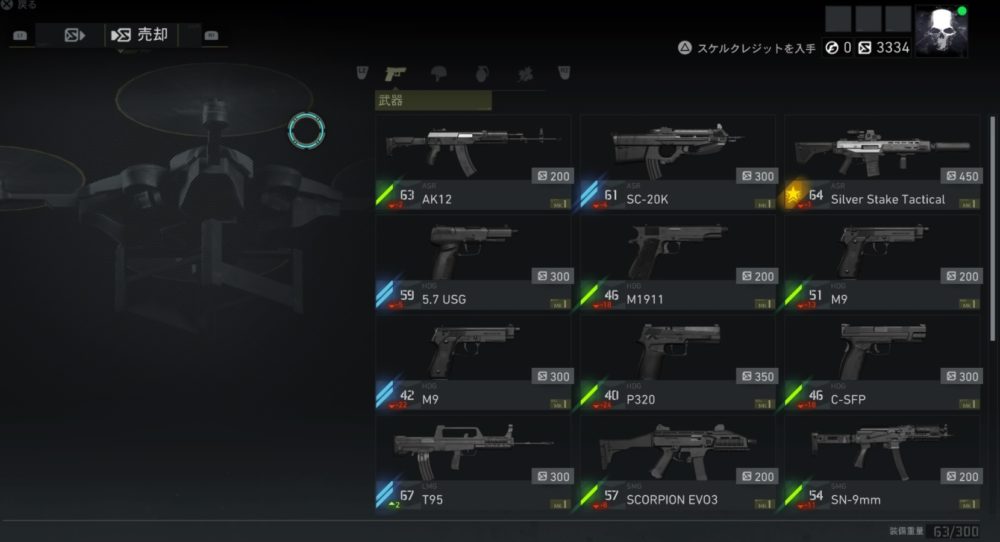Open the buy tab left of 売却
The height and width of the screenshot is (542, 1000).
[74, 36]
